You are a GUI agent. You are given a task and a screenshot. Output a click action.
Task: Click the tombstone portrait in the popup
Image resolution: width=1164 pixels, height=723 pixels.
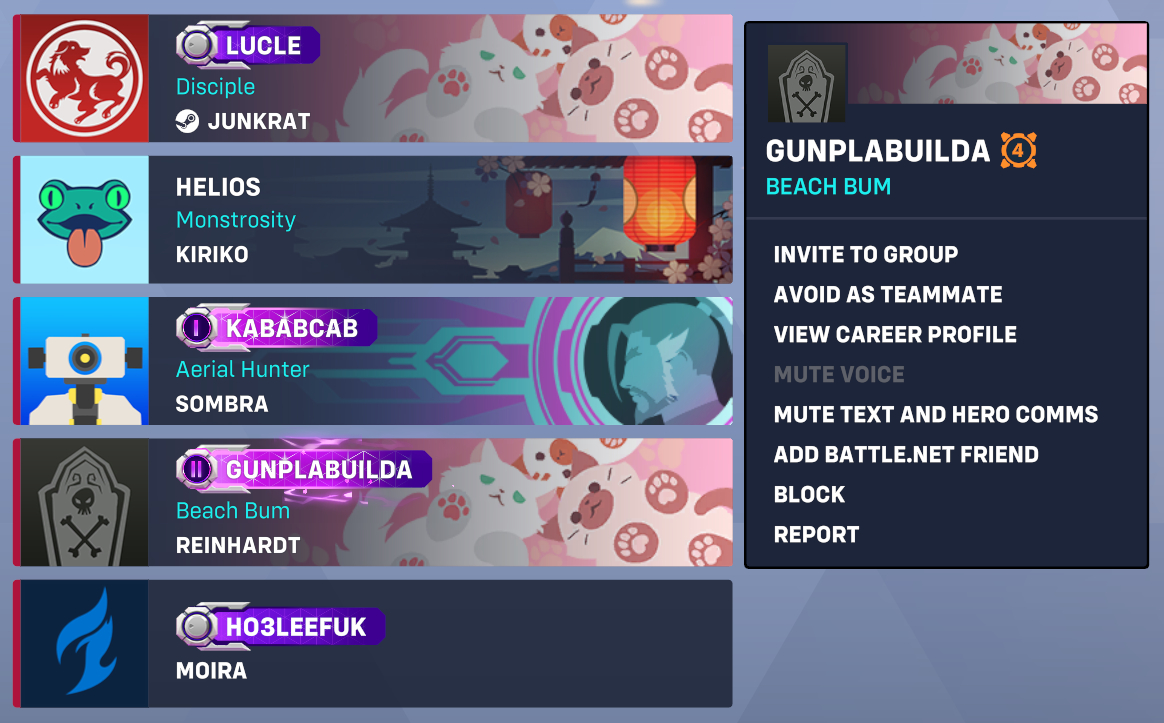pos(807,83)
